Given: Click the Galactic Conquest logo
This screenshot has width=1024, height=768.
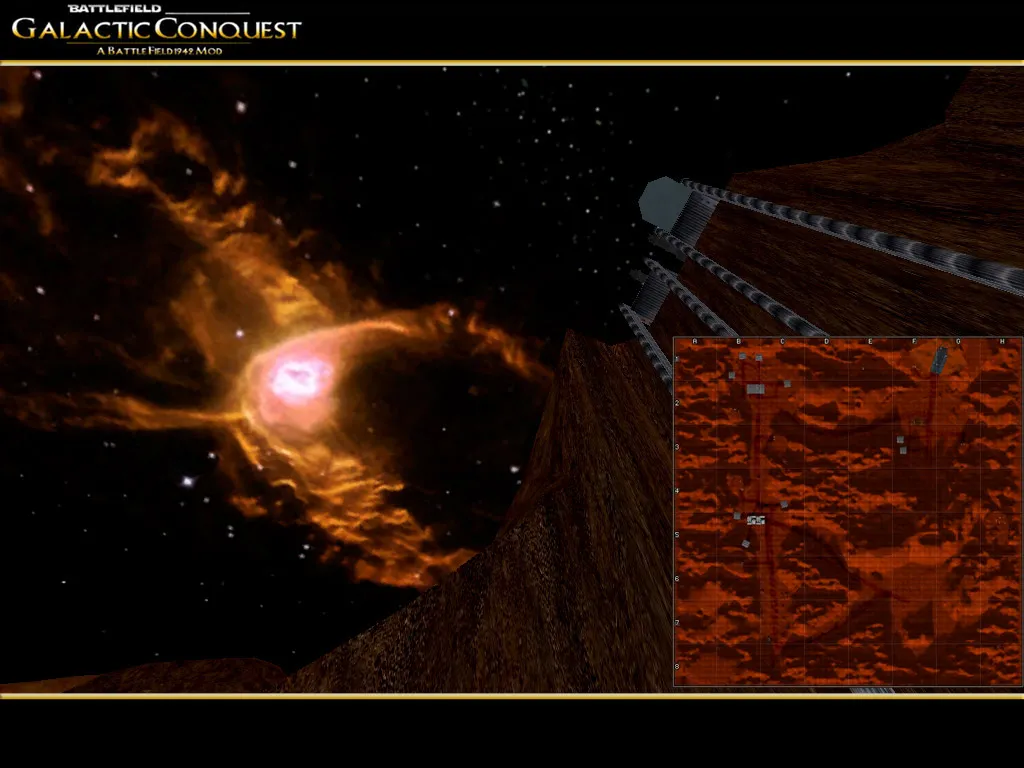Looking at the screenshot, I should pyautogui.click(x=156, y=29).
